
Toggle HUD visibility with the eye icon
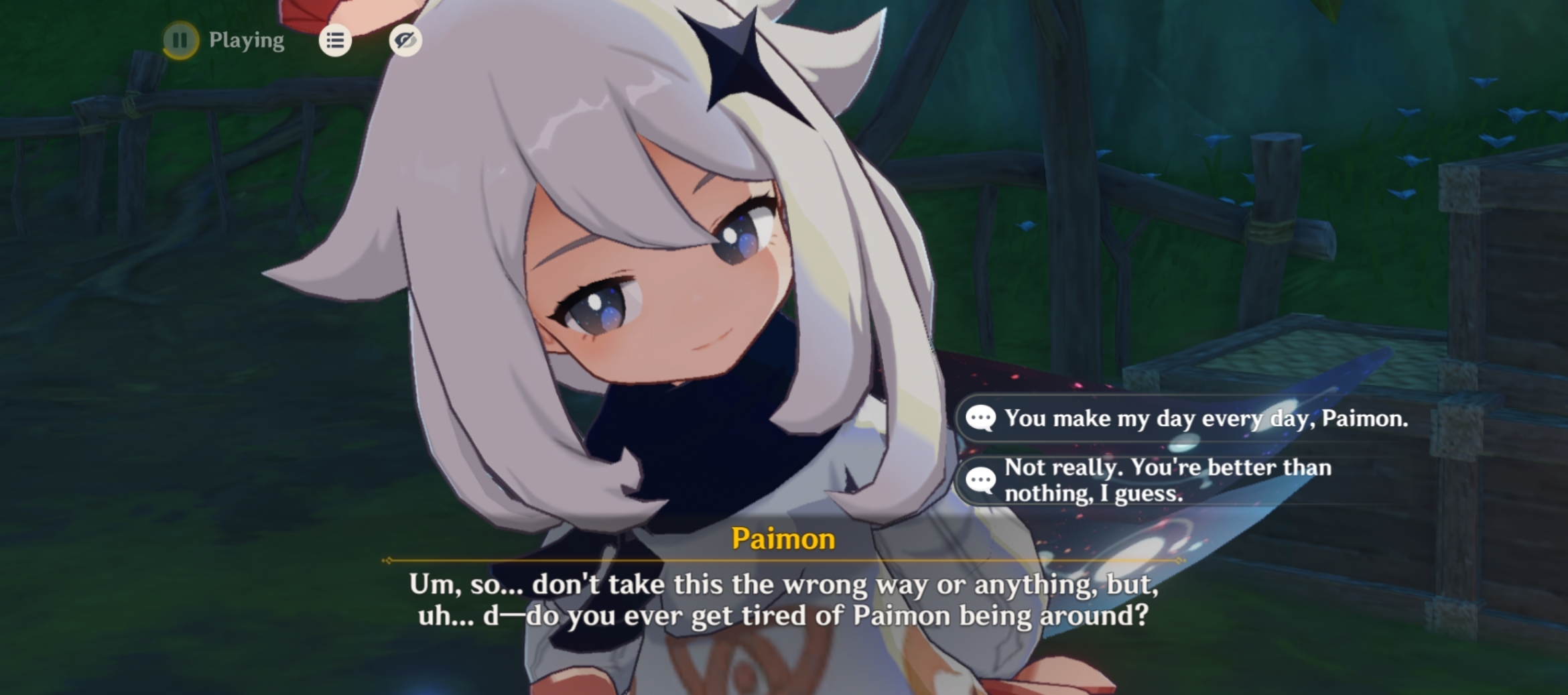[x=405, y=41]
